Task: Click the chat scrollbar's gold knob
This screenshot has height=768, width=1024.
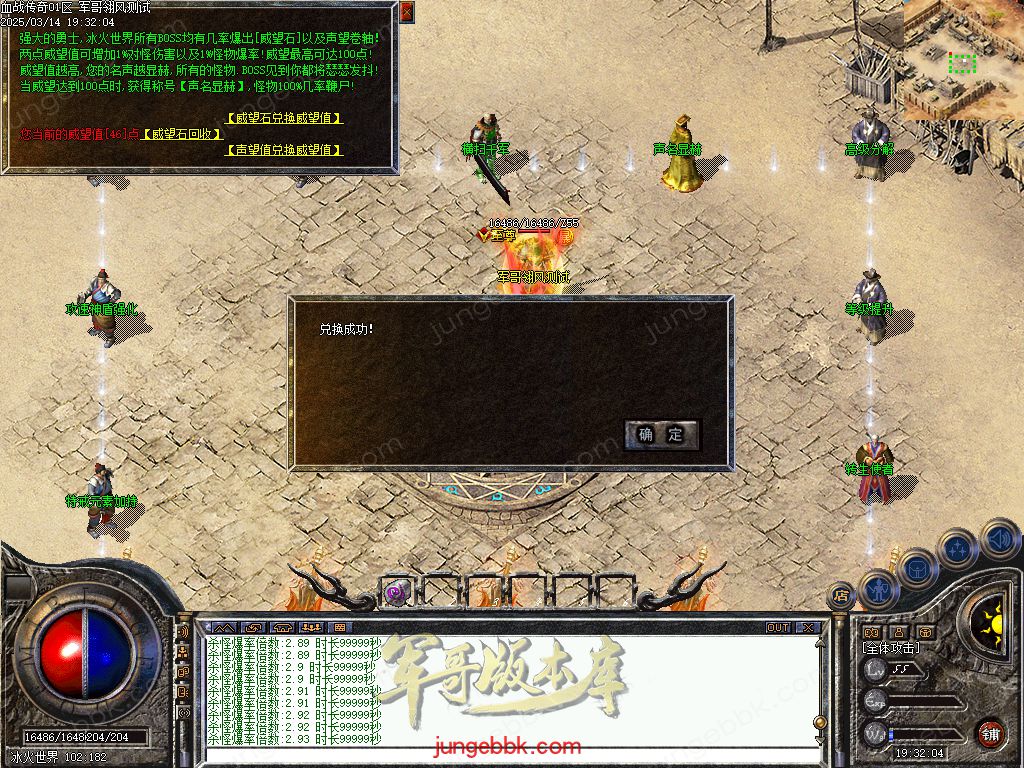Action: (820, 722)
